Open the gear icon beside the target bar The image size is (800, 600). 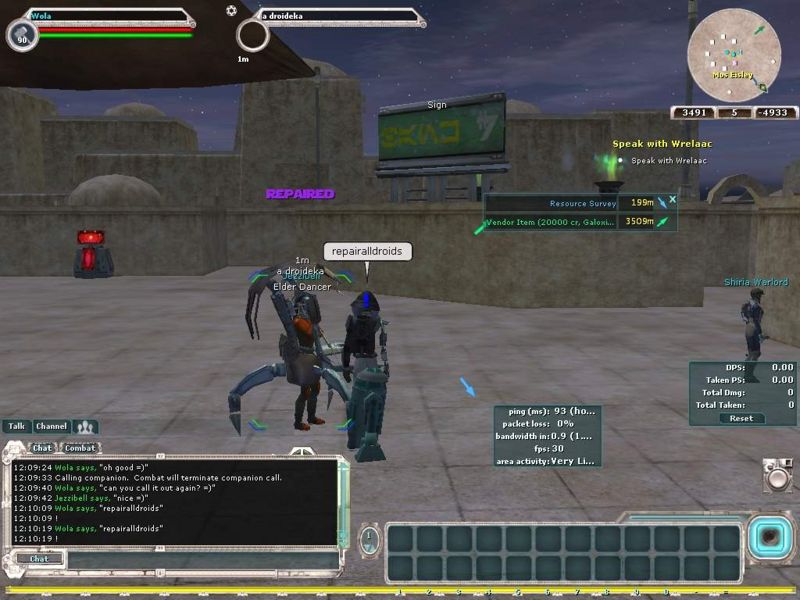[232, 10]
